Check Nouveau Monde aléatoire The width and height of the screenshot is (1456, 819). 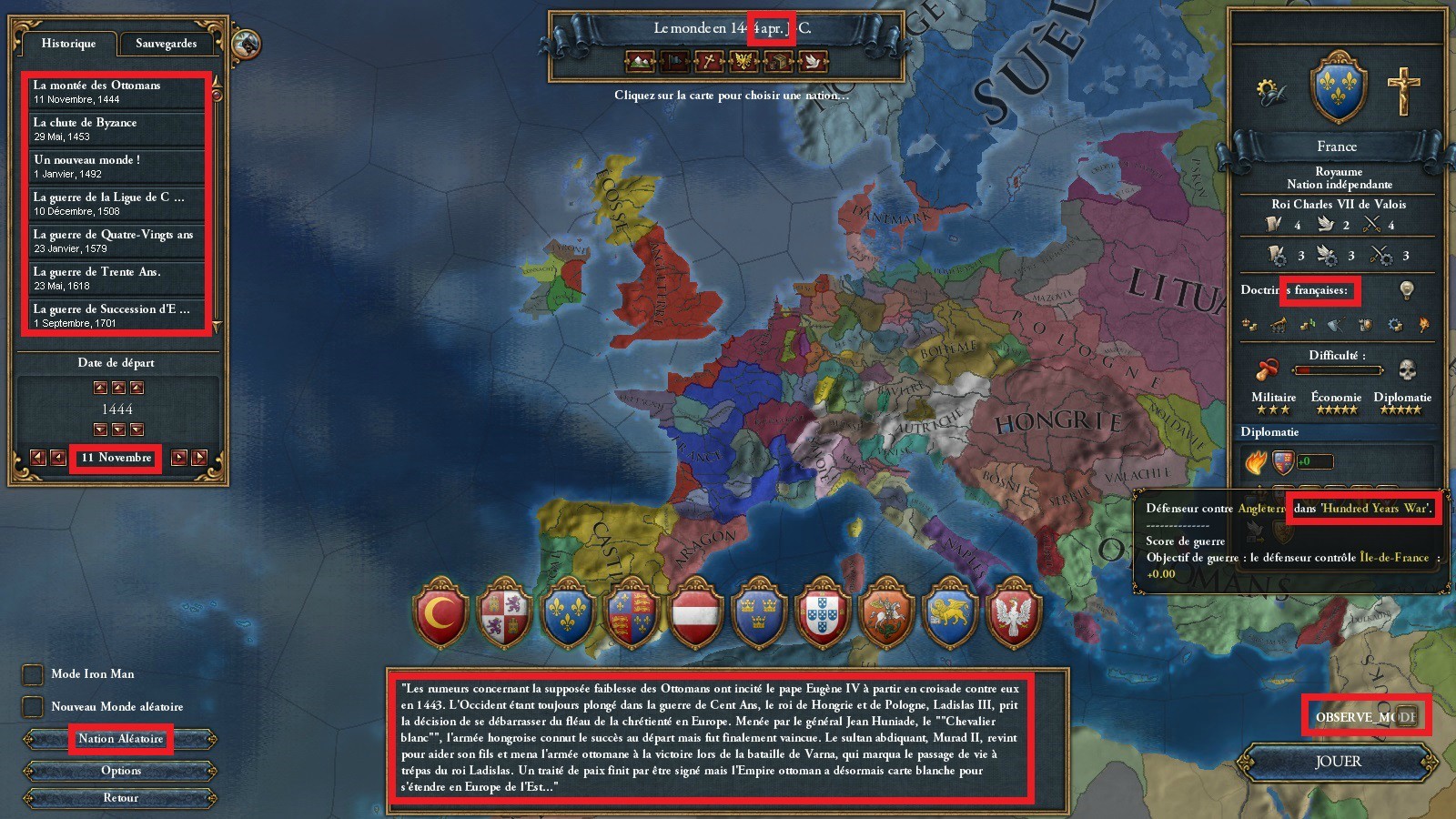click(32, 706)
